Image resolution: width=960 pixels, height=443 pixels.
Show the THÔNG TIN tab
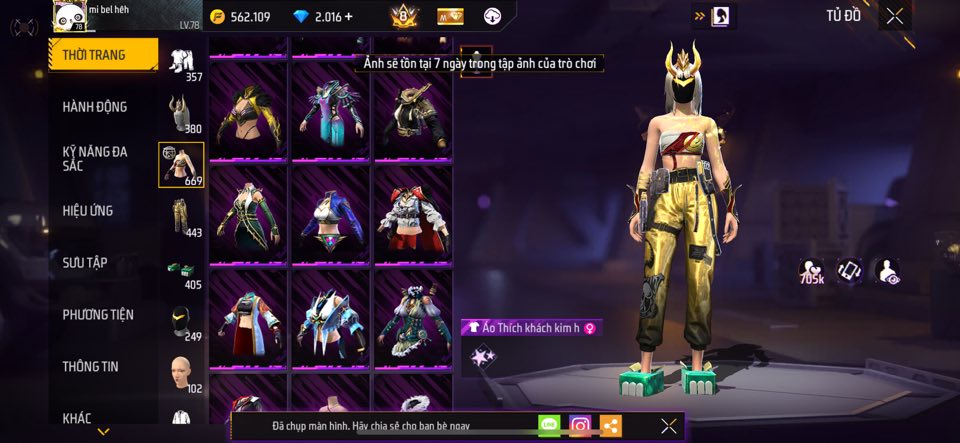point(90,367)
